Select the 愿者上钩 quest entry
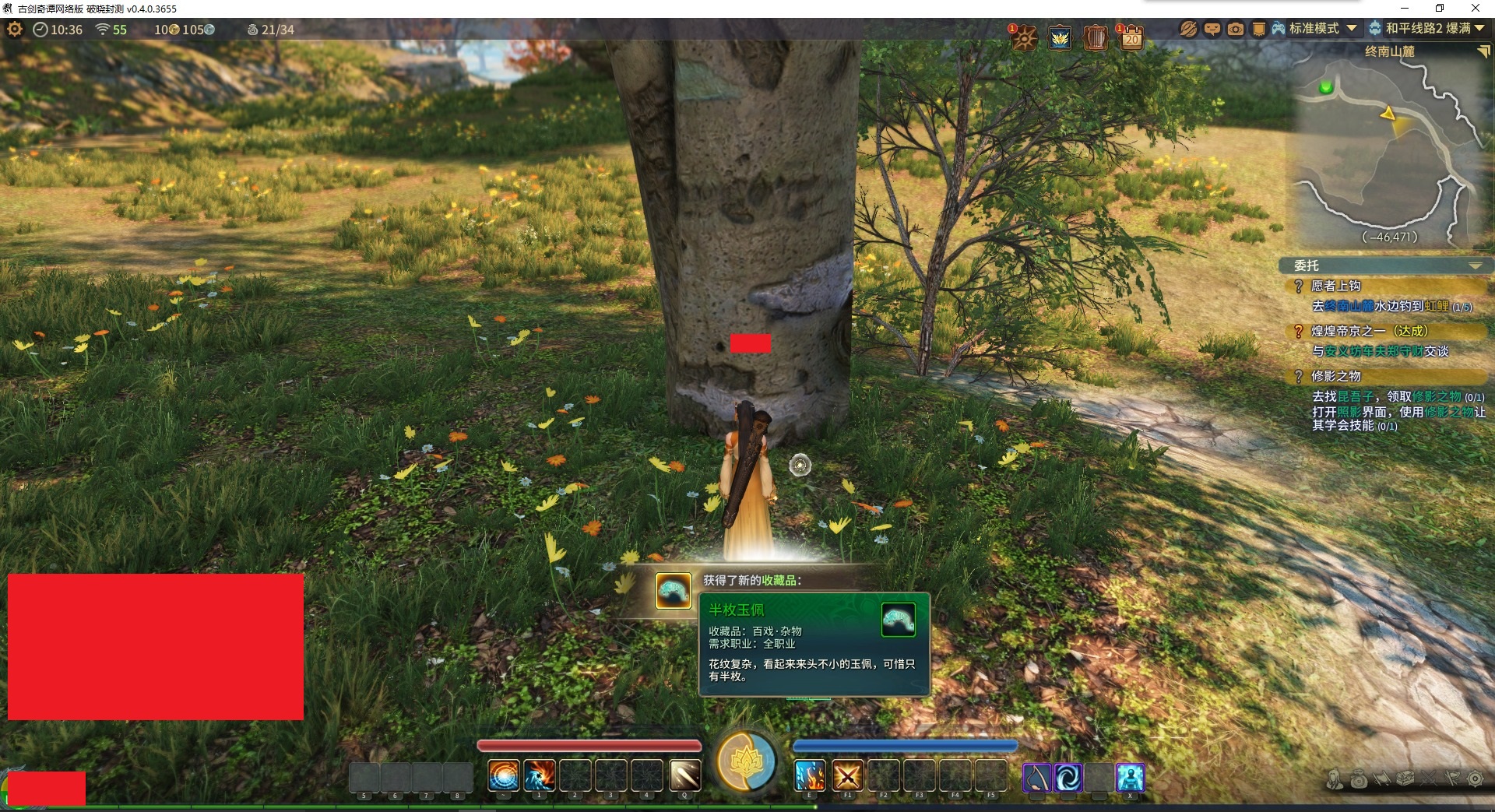The width and height of the screenshot is (1495, 812). pyautogui.click(x=1335, y=286)
